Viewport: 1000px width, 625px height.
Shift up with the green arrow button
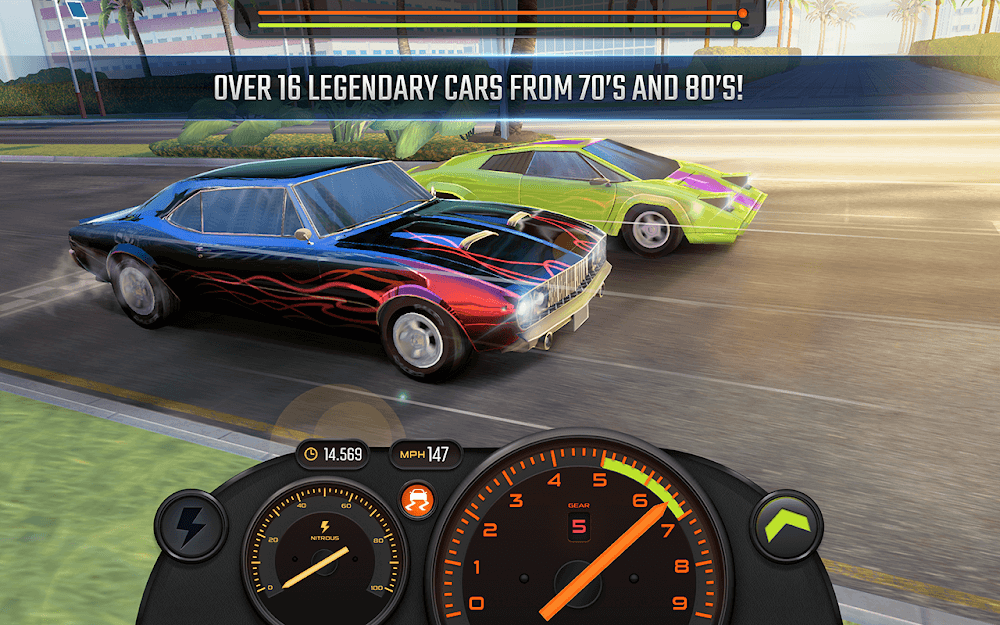tap(786, 525)
